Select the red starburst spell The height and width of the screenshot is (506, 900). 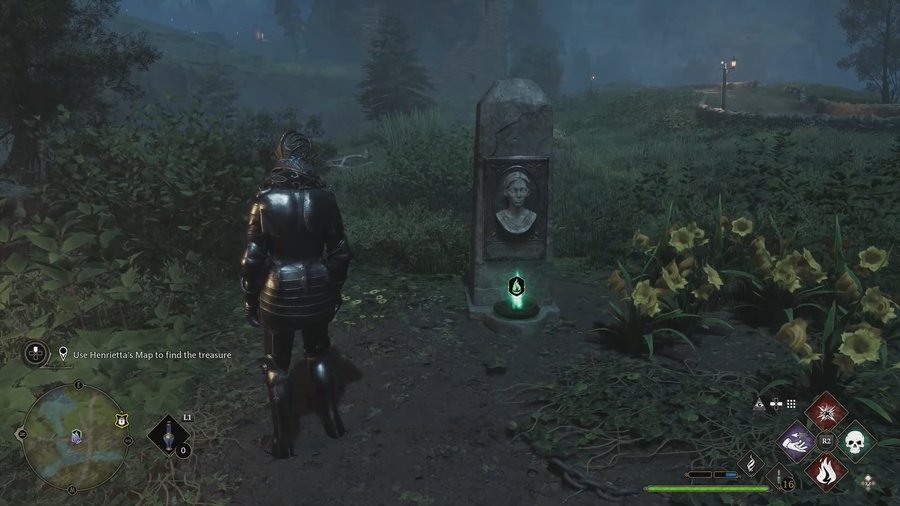click(x=827, y=412)
